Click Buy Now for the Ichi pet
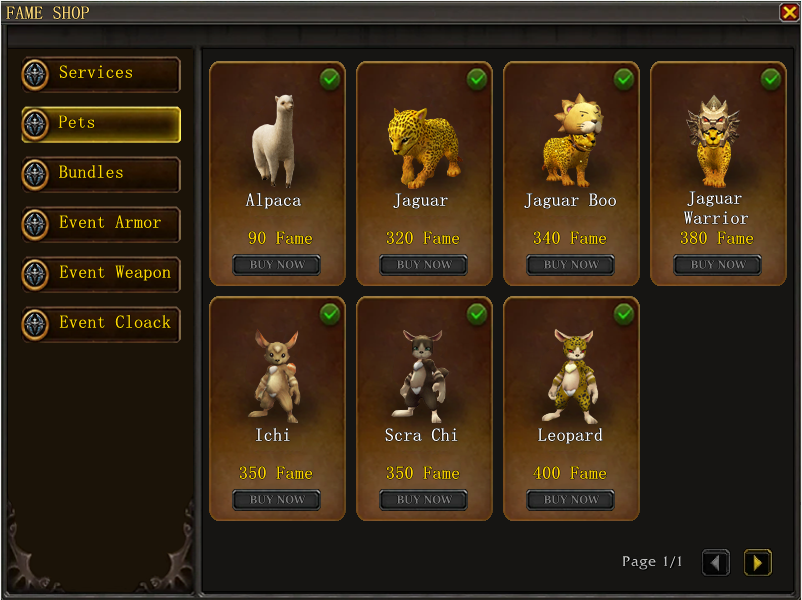The width and height of the screenshot is (802, 600). pos(277,500)
